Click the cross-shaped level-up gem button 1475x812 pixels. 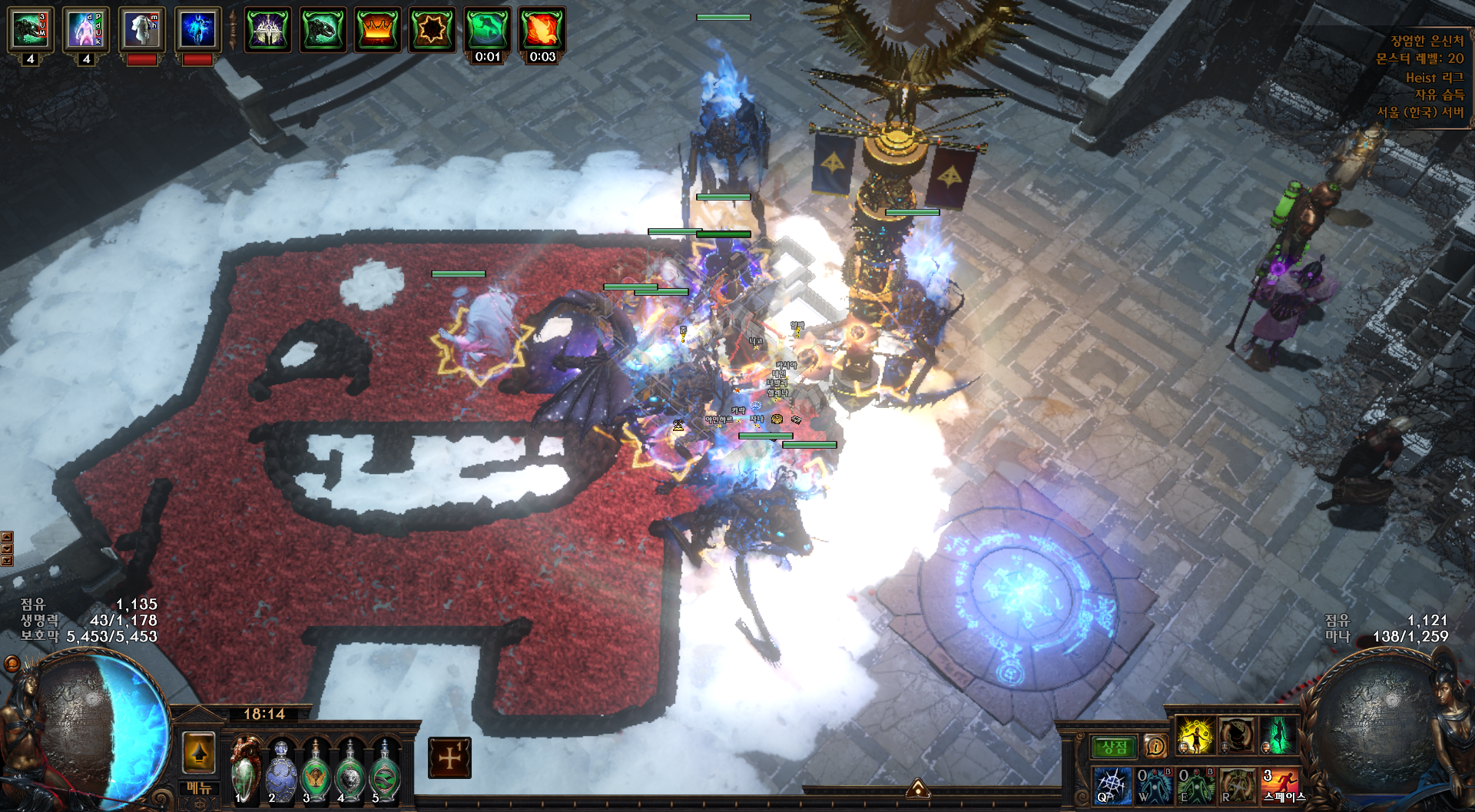pos(449,757)
